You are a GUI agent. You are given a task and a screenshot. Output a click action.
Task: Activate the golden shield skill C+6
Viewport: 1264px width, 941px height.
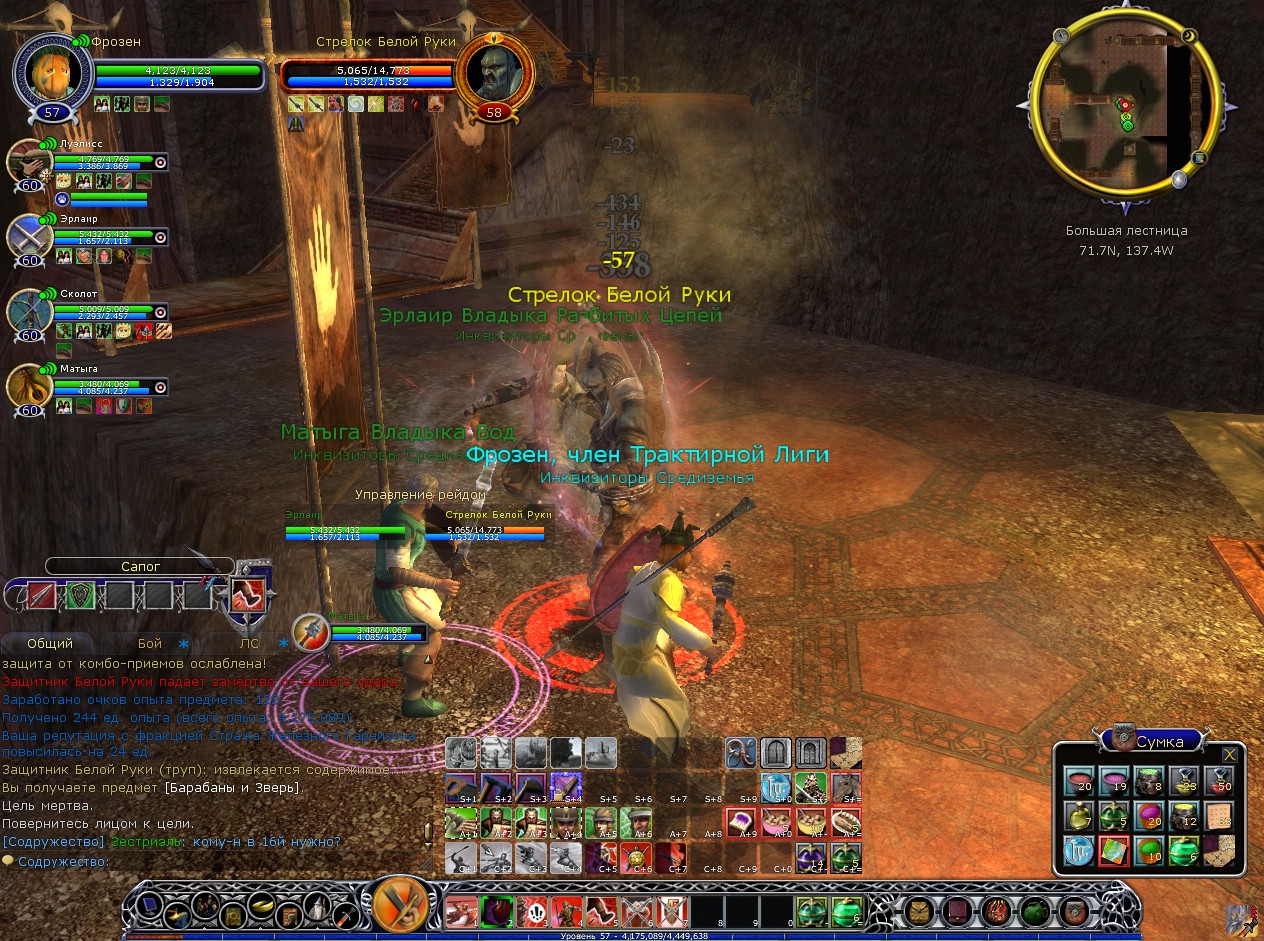coord(635,857)
